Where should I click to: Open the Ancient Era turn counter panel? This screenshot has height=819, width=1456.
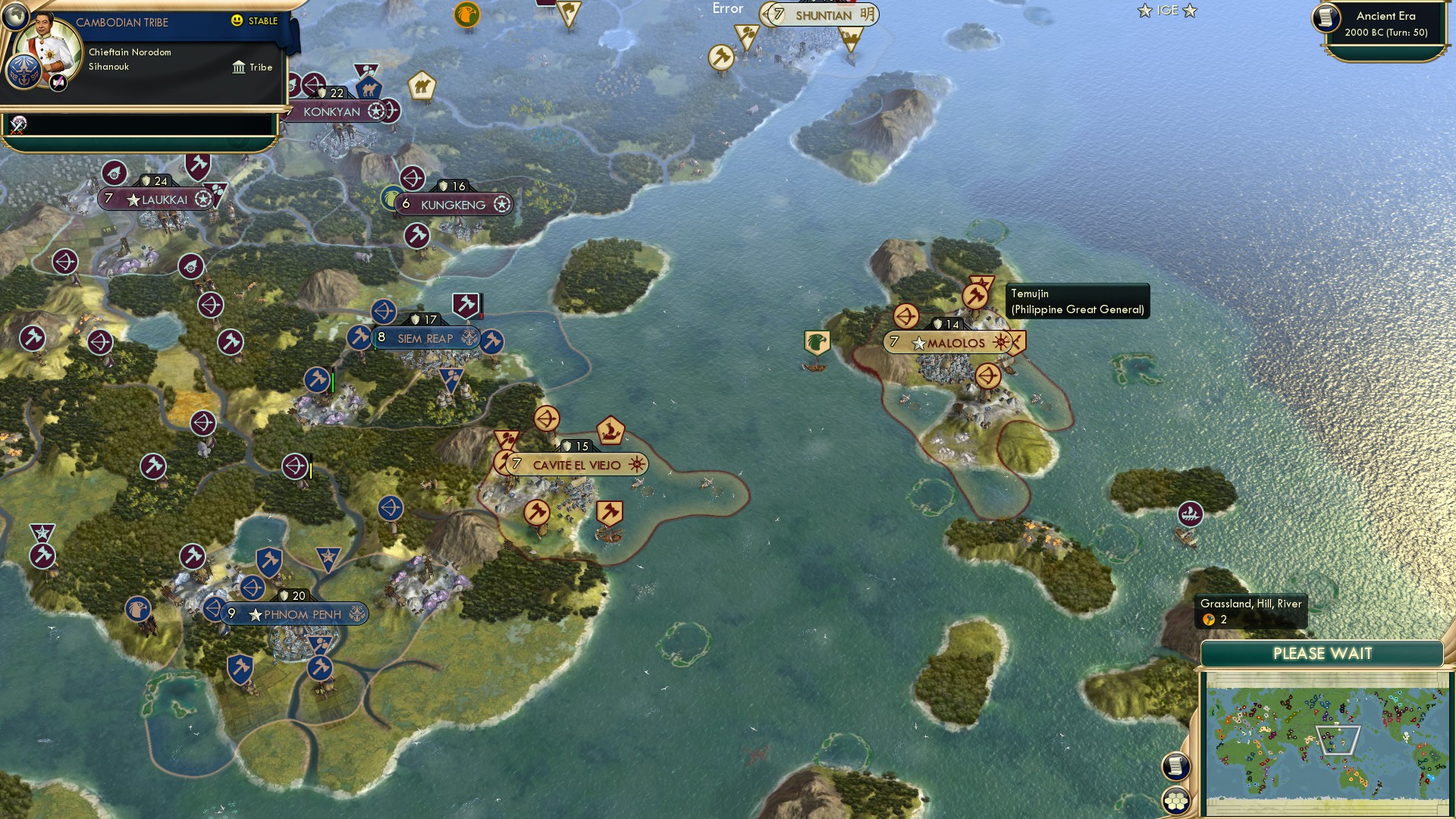(x=1382, y=24)
